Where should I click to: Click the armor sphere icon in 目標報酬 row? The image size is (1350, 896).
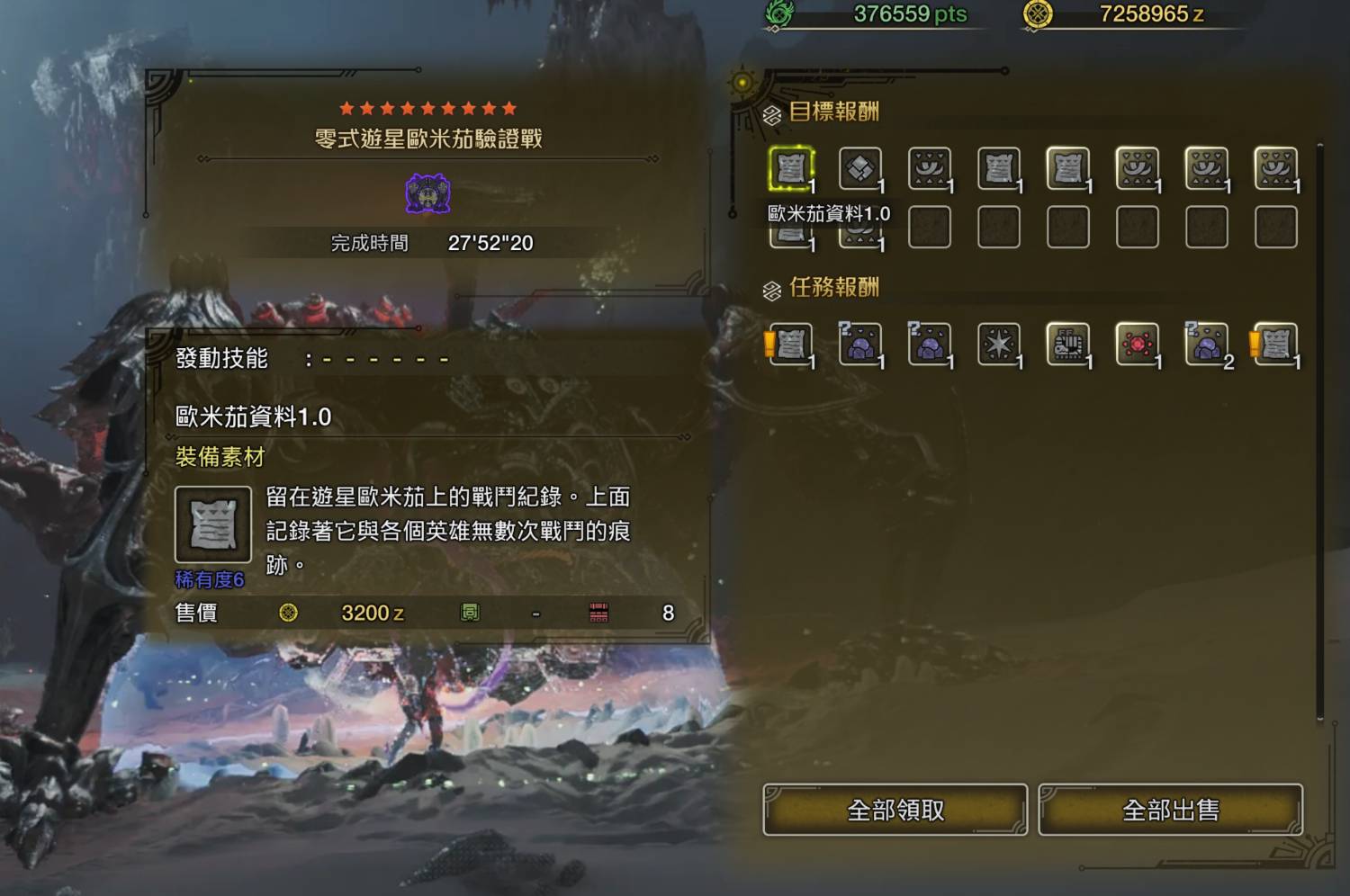861,166
